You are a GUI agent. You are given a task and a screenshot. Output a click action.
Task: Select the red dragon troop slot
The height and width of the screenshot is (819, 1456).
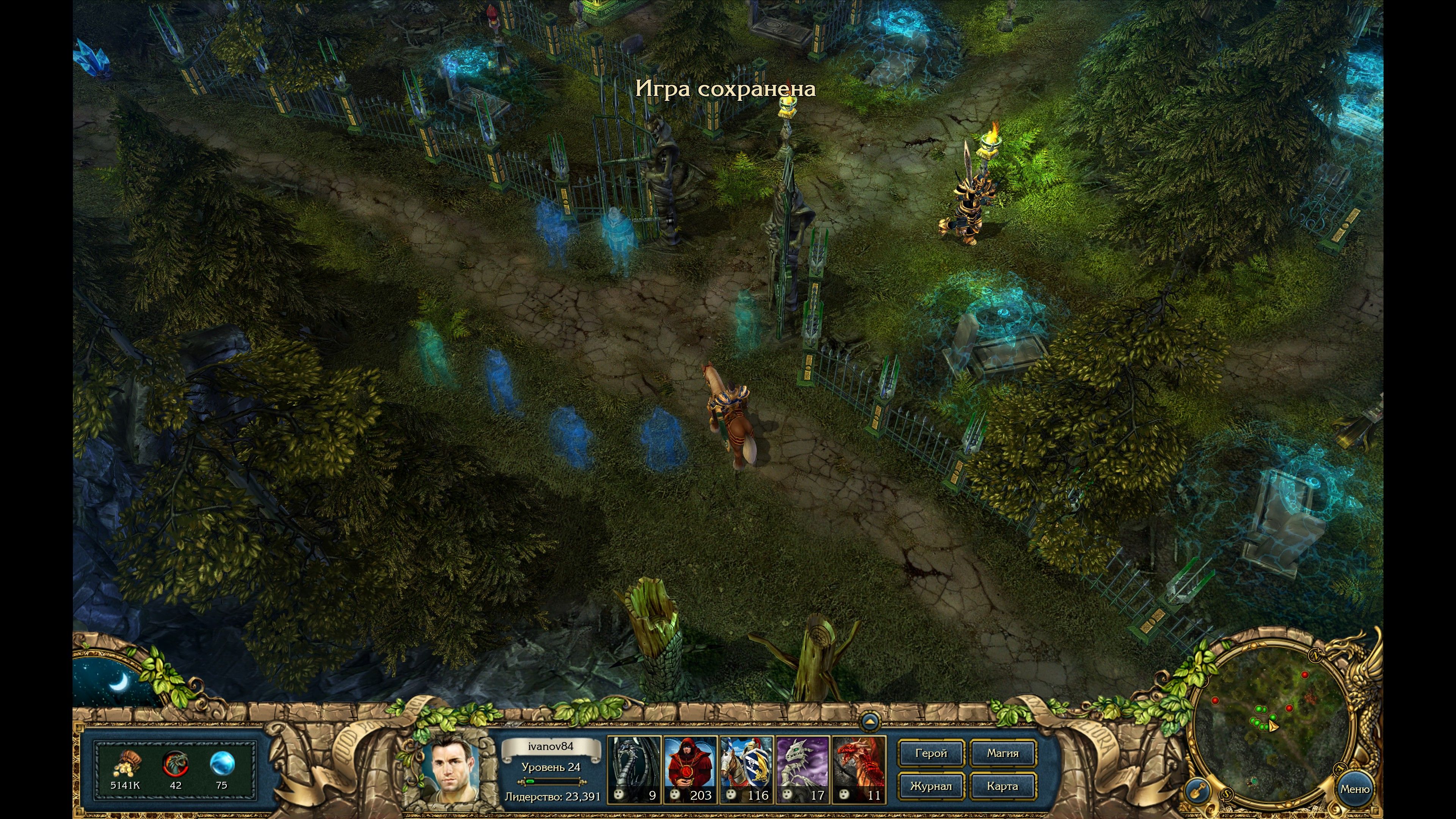(858, 769)
